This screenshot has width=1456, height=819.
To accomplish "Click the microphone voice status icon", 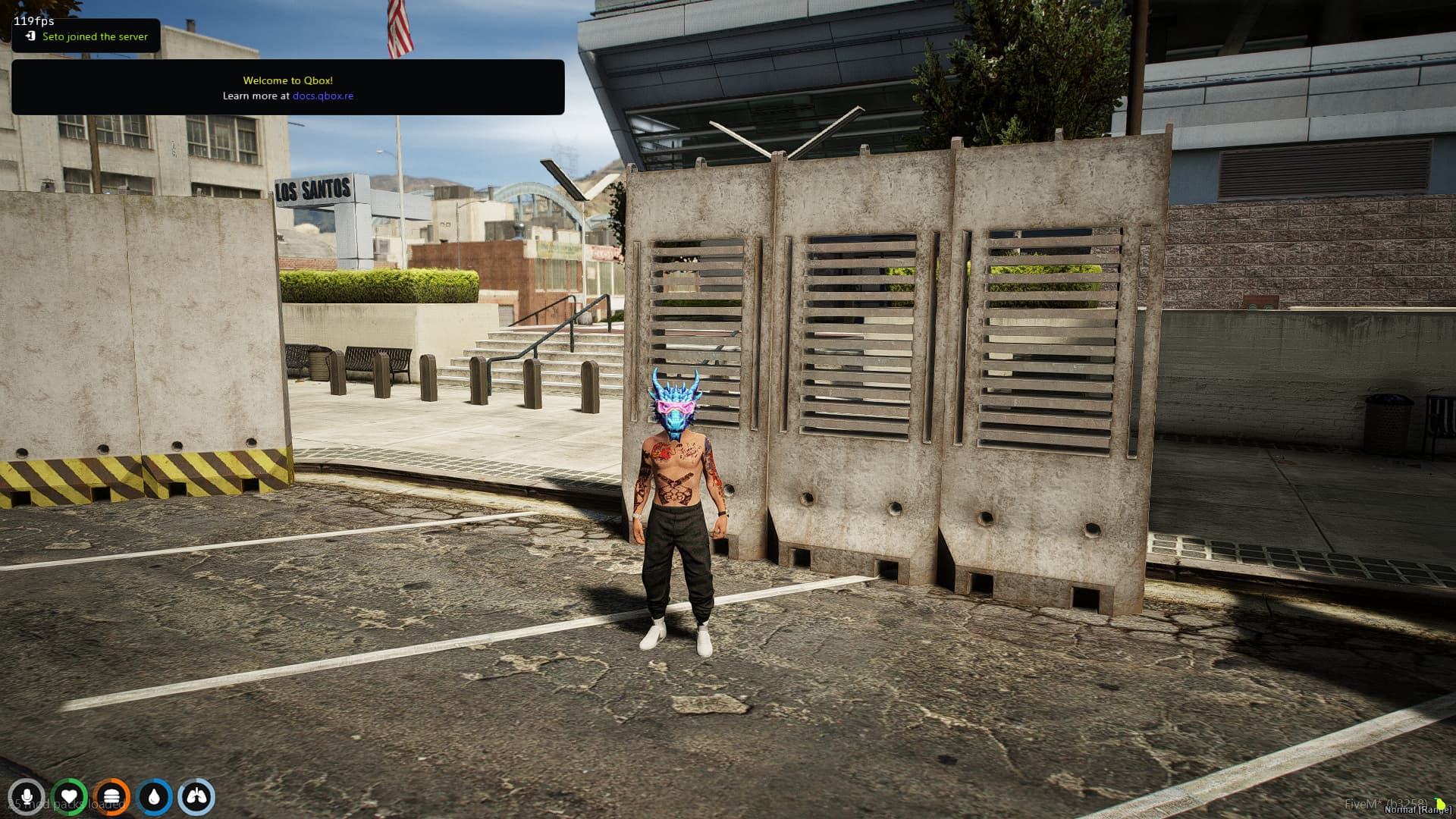I will (x=27, y=797).
